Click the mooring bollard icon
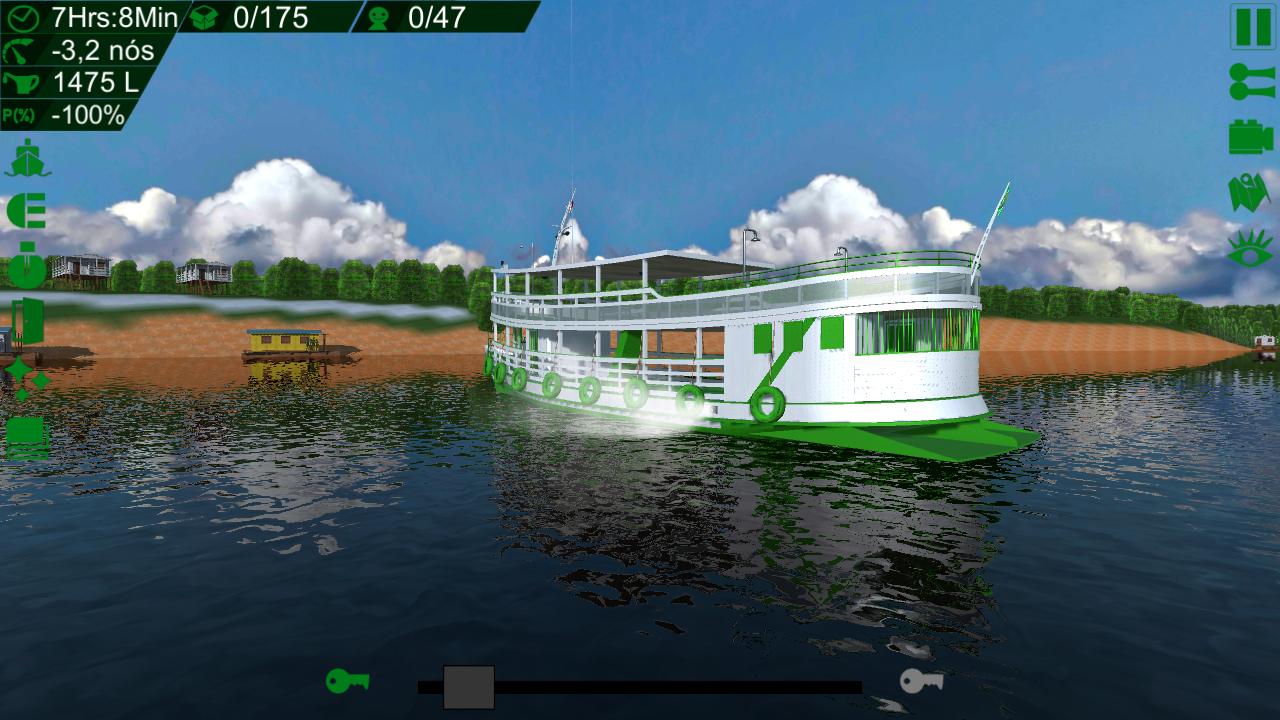This screenshot has width=1280, height=720. click(27, 265)
